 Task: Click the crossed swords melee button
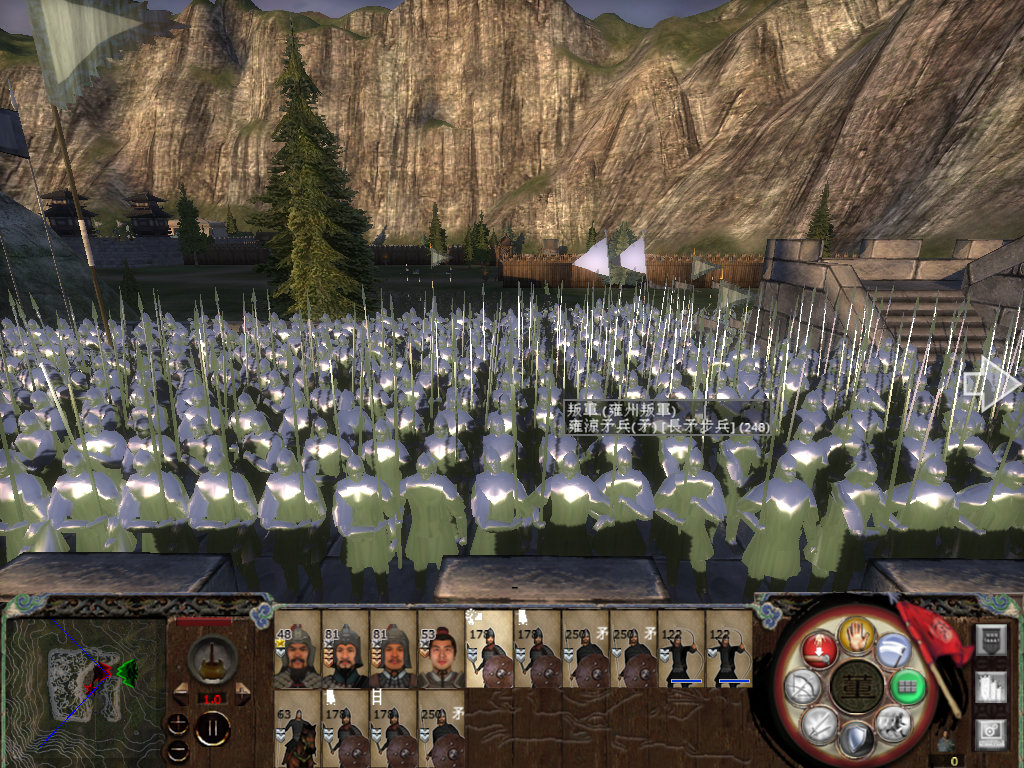click(818, 722)
